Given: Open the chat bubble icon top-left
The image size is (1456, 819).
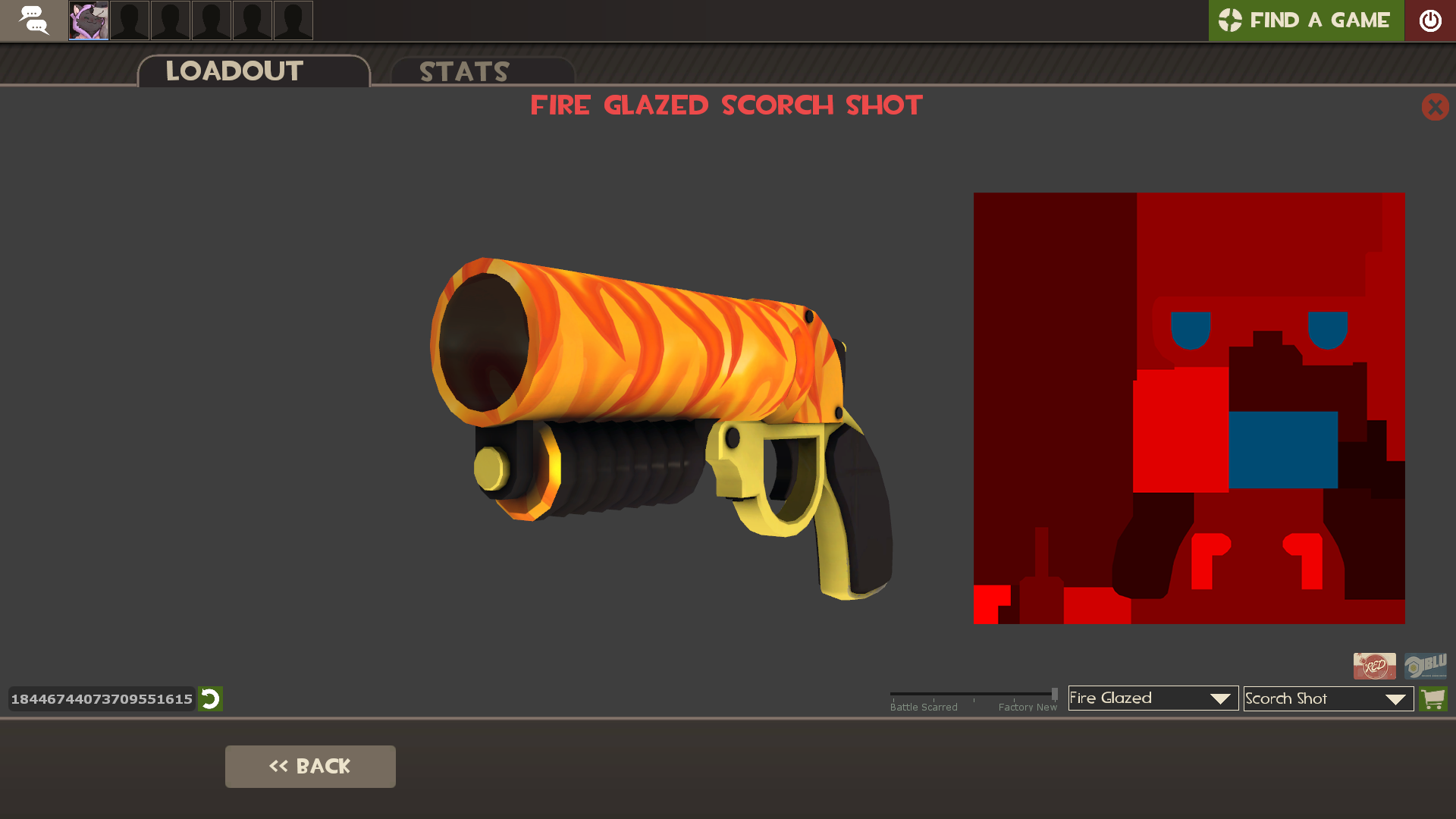Looking at the screenshot, I should [x=33, y=20].
